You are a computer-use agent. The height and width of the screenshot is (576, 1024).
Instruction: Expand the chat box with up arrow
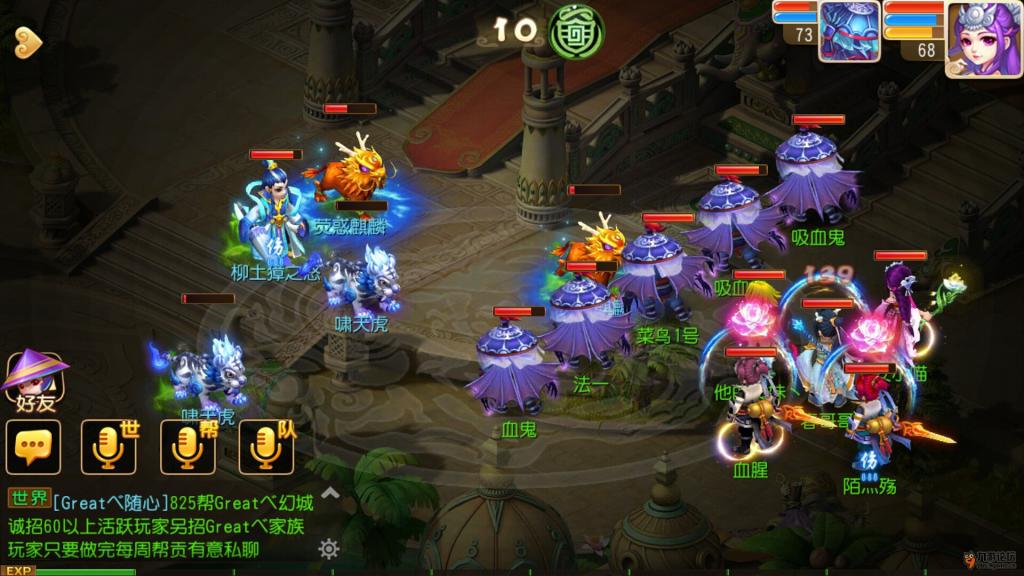(329, 492)
